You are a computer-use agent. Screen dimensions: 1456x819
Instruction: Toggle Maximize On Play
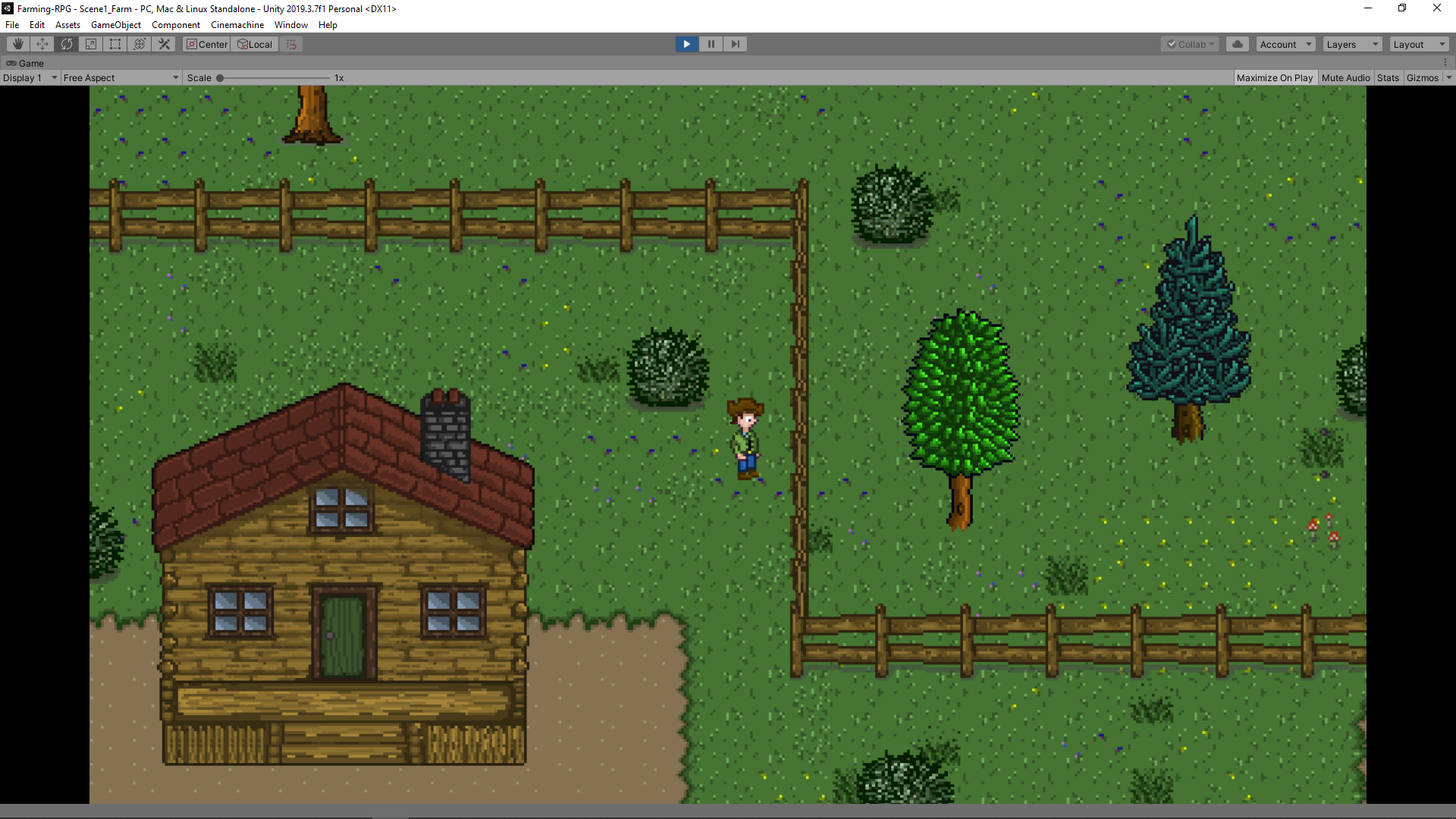(1275, 77)
